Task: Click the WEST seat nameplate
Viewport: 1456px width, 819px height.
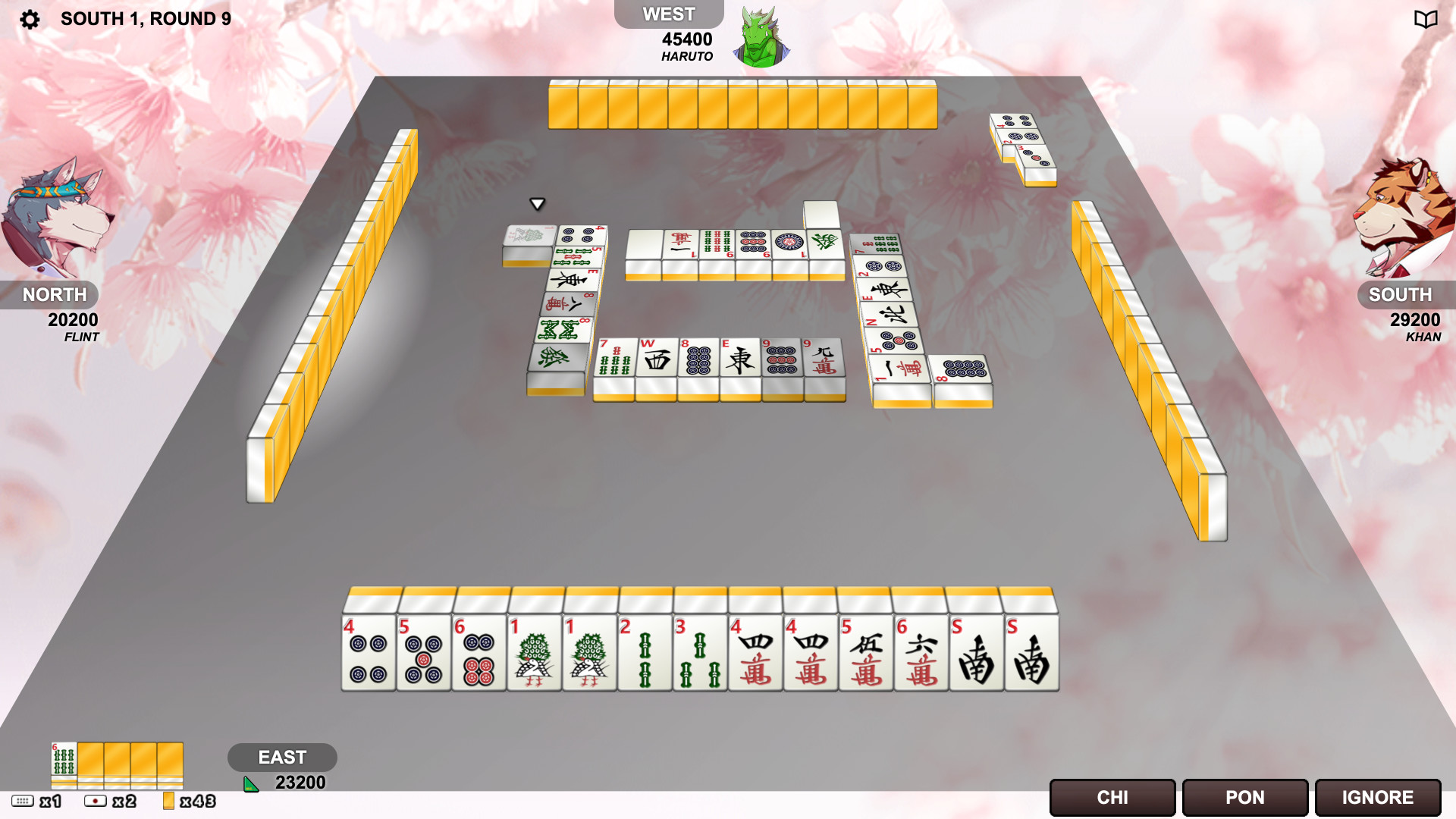Action: [668, 13]
